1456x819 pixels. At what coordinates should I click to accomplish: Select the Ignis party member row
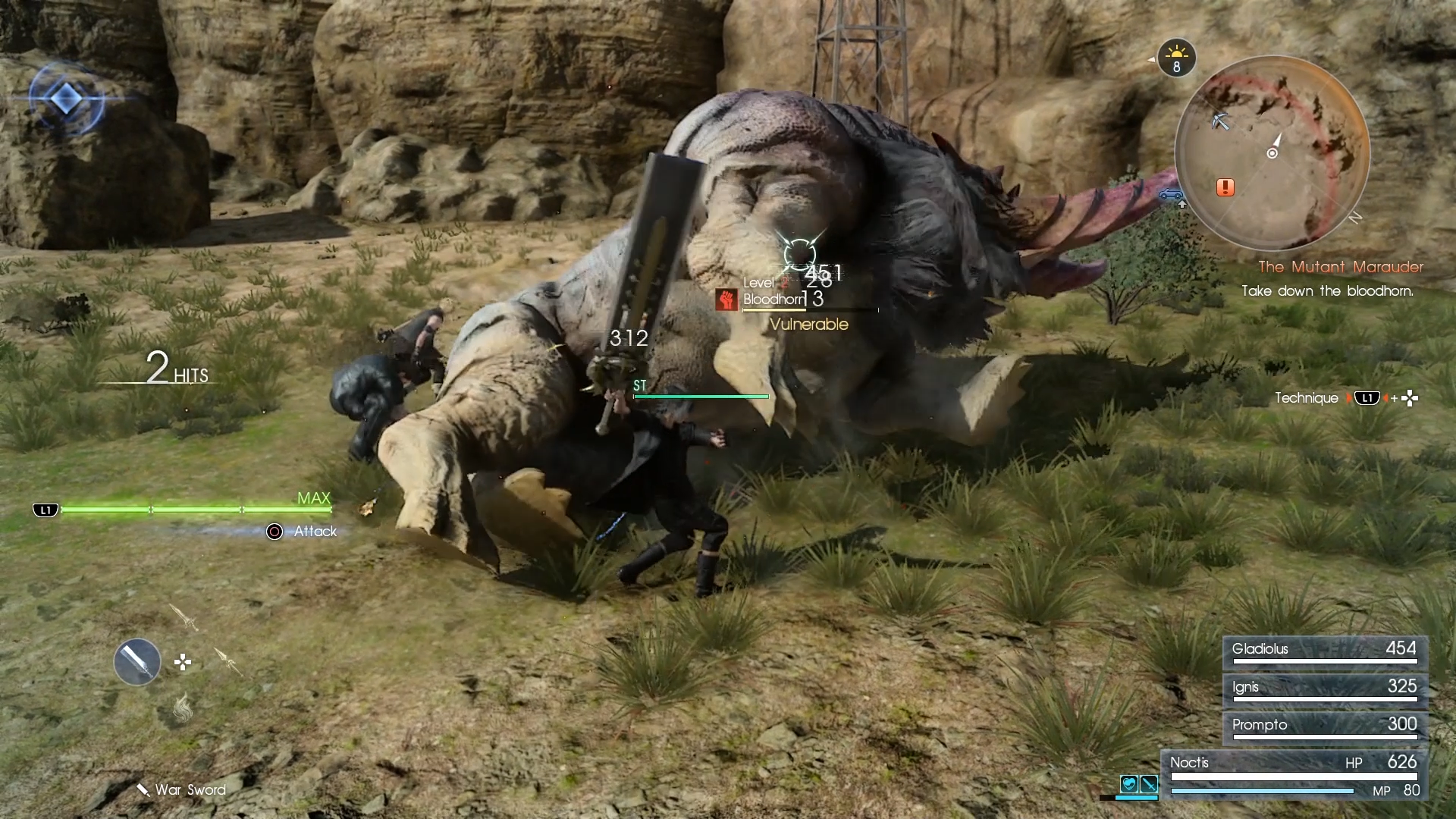point(1324,689)
